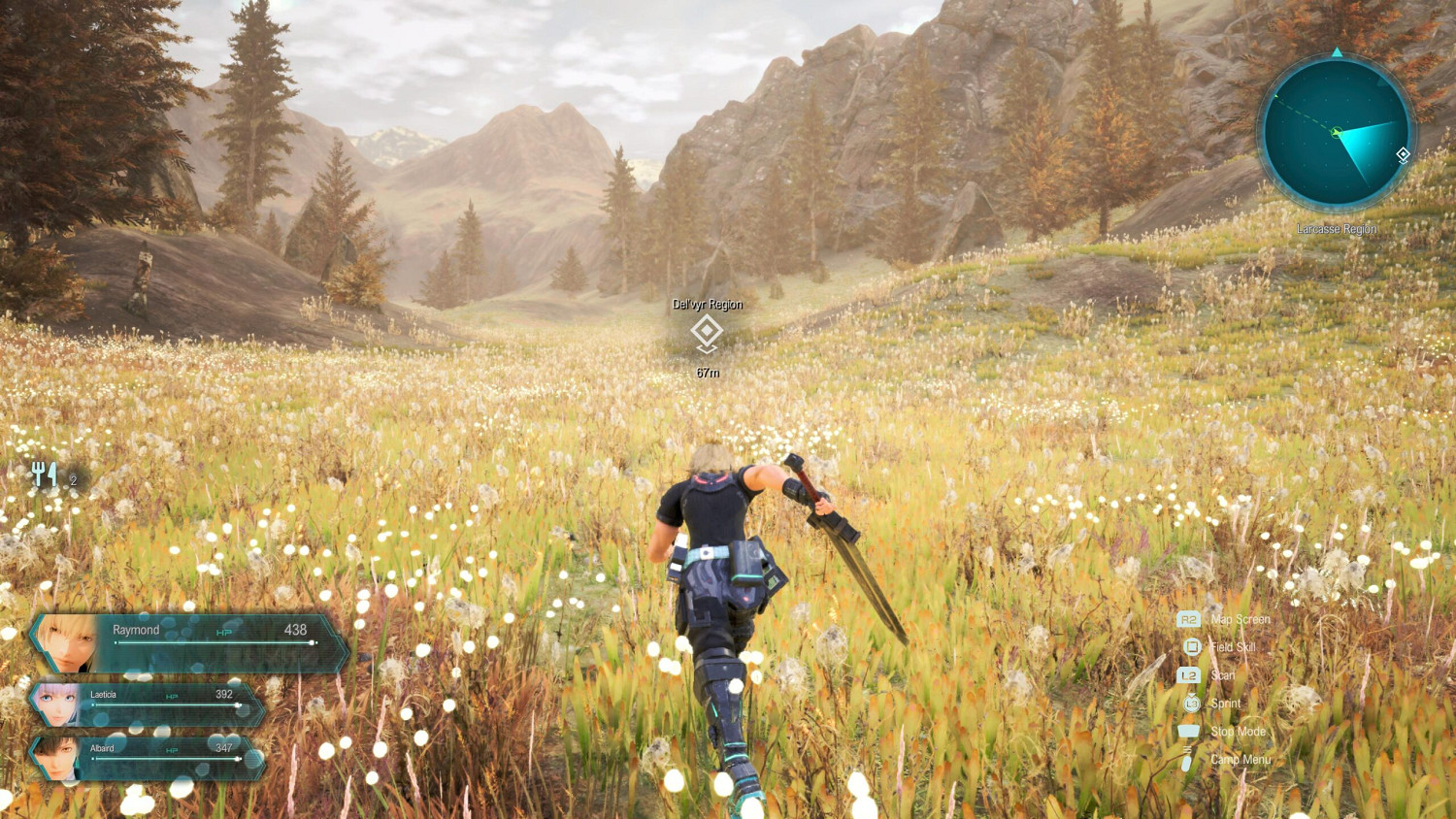Click the 67m distance text
The image size is (1456, 819).
(708, 371)
